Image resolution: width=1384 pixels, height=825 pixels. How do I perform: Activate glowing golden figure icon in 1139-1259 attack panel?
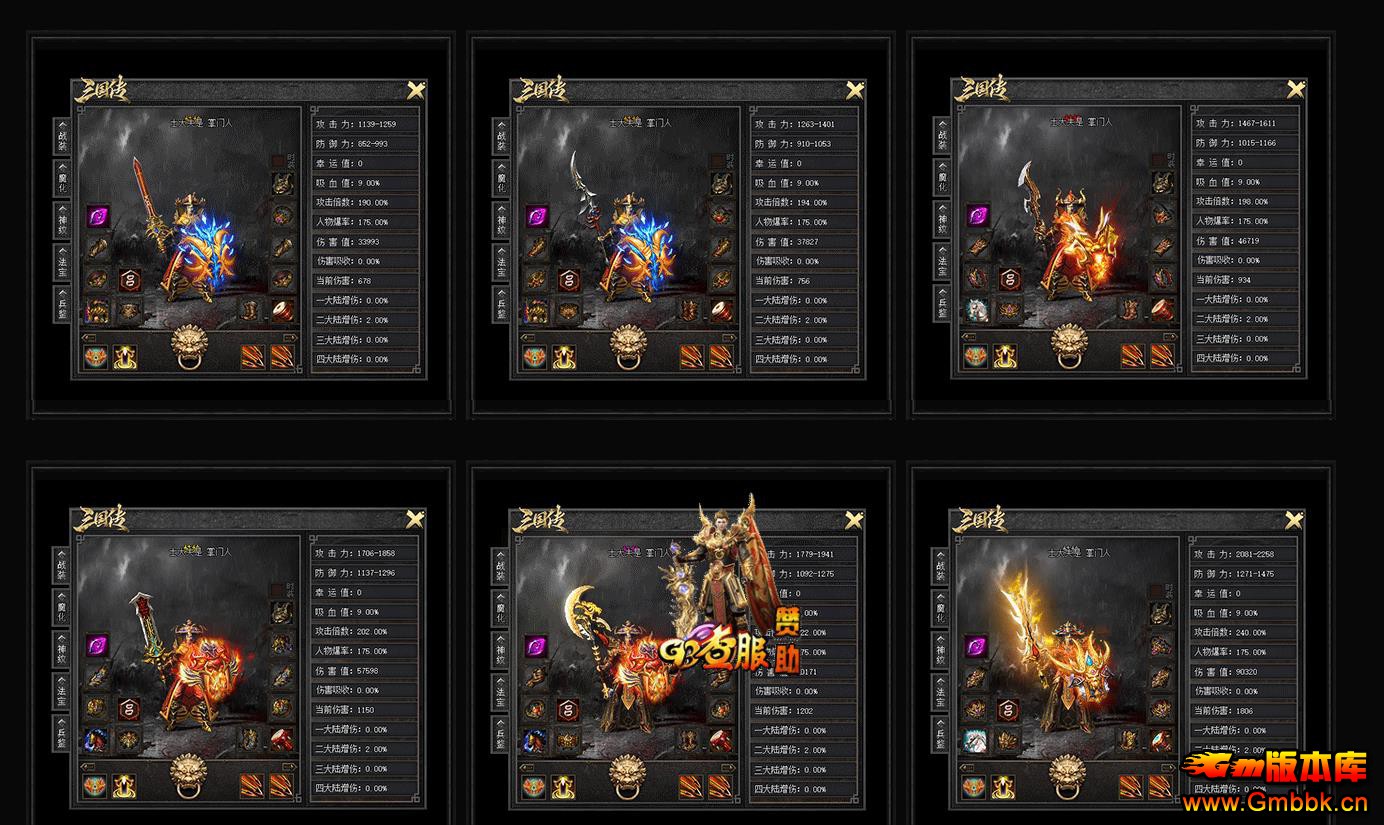(x=125, y=356)
